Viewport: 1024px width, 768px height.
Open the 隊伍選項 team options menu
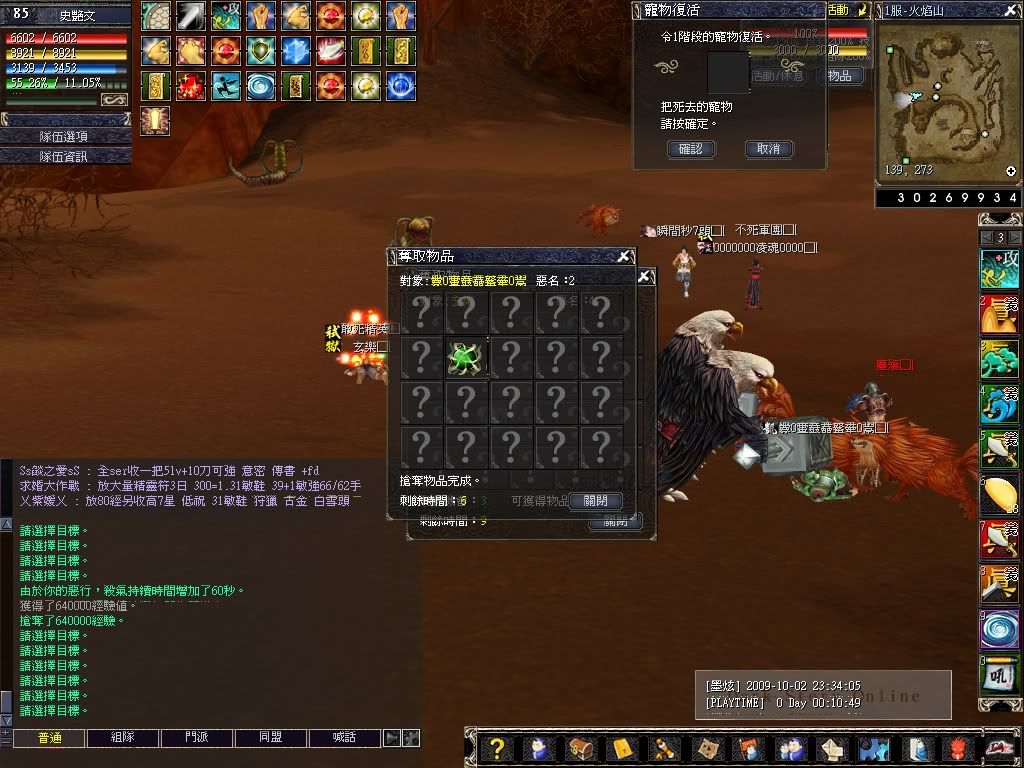click(65, 136)
